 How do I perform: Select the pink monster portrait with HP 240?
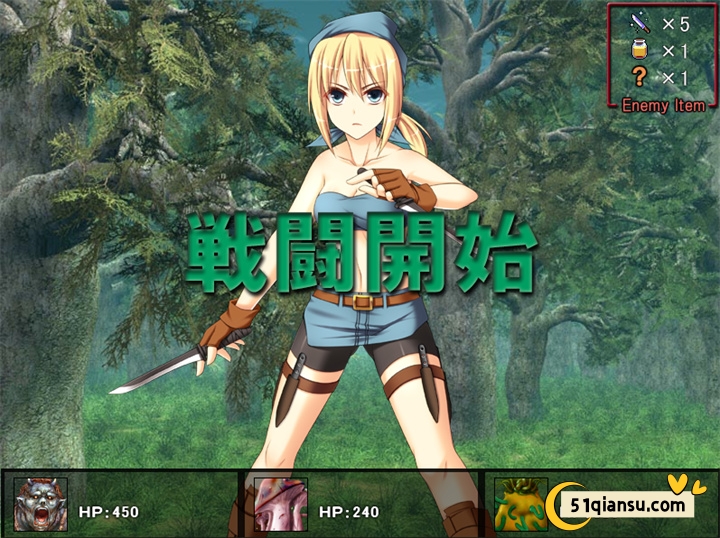pyautogui.click(x=280, y=503)
